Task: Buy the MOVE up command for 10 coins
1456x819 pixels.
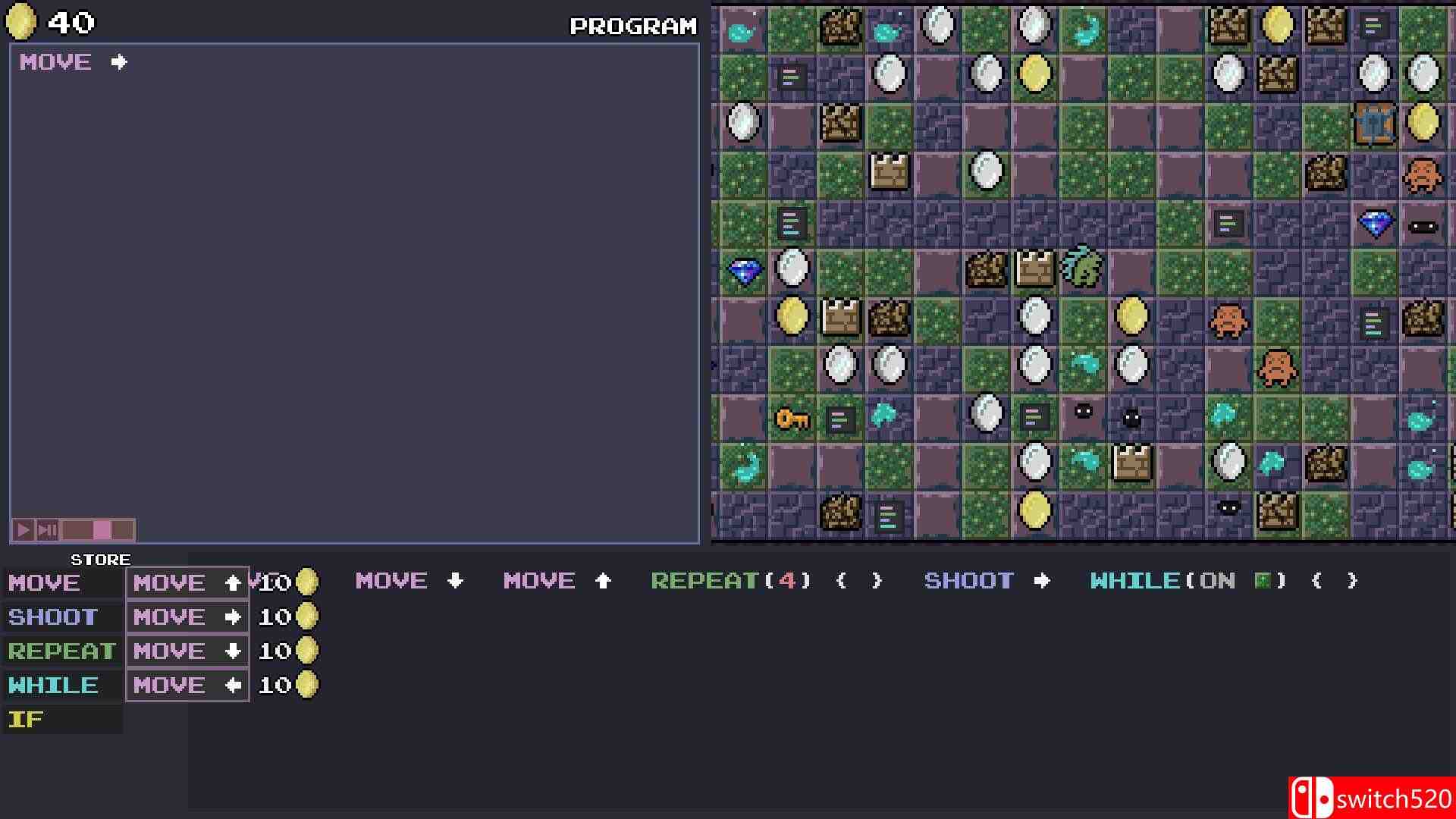Action: point(187,582)
